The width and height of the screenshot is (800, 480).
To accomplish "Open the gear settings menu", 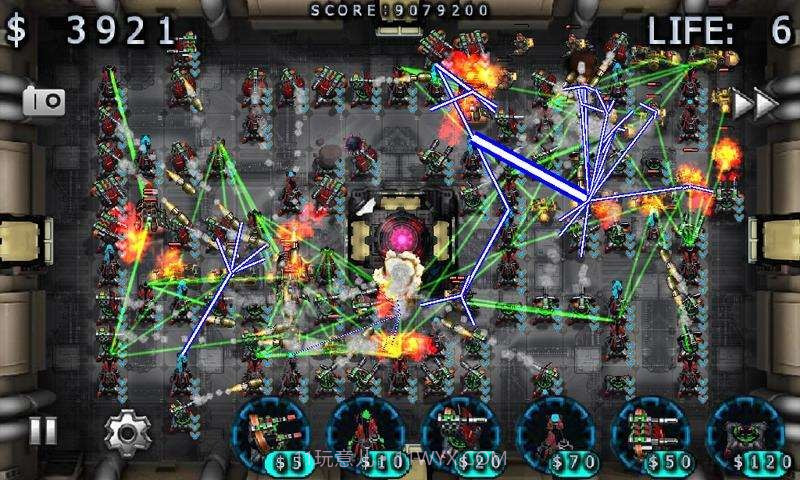I will (x=127, y=432).
